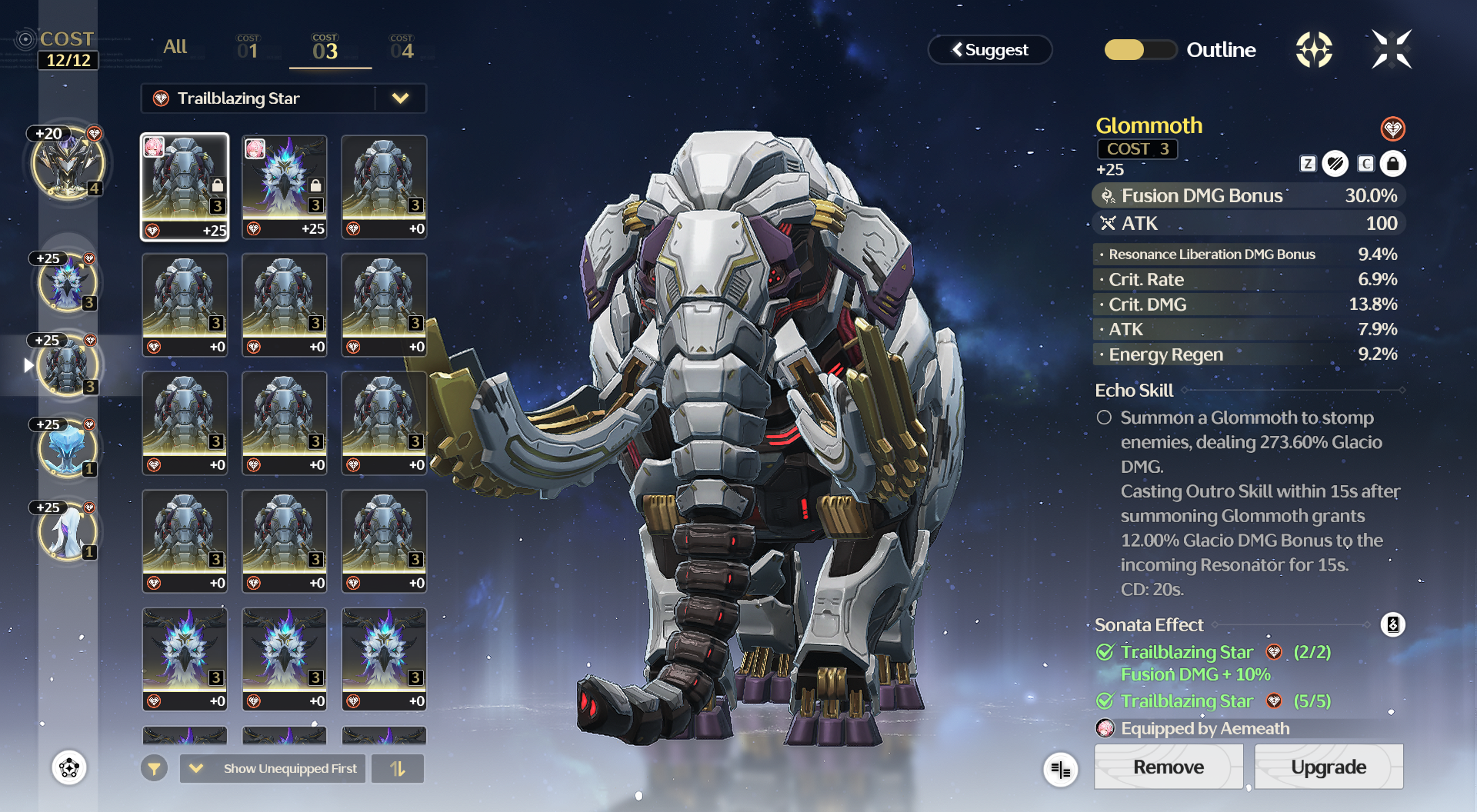The width and height of the screenshot is (1477, 812).
Task: Select the +20 cost 4 equipped echo slot
Action: click(x=68, y=164)
